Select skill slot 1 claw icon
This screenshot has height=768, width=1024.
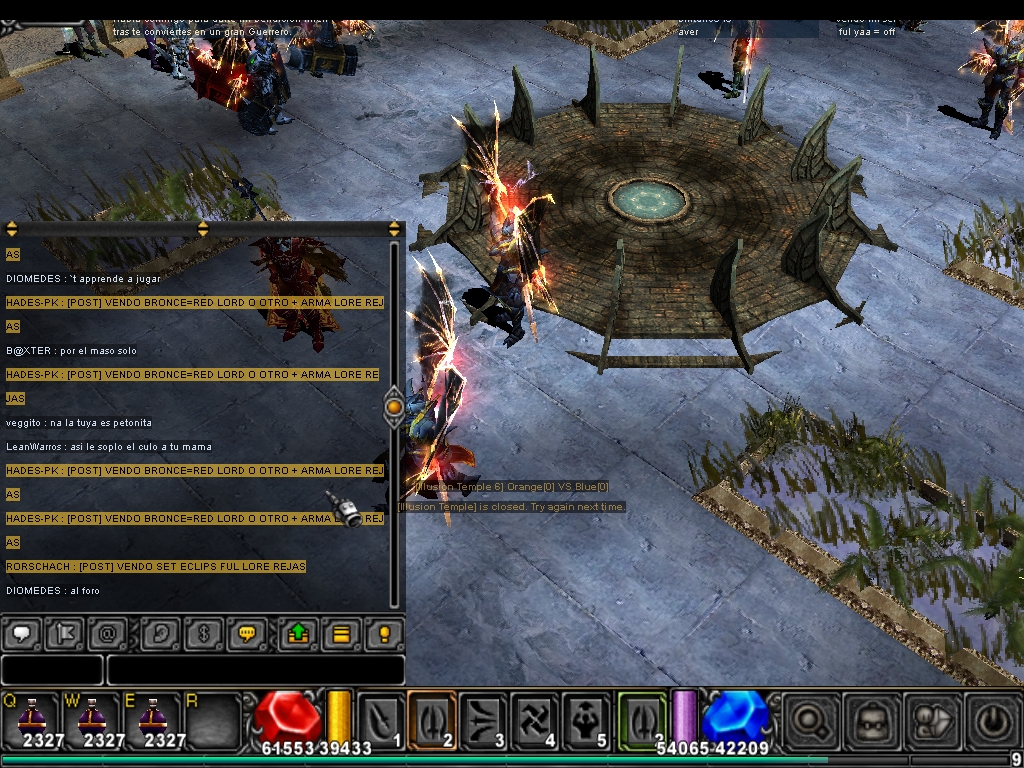point(381,720)
